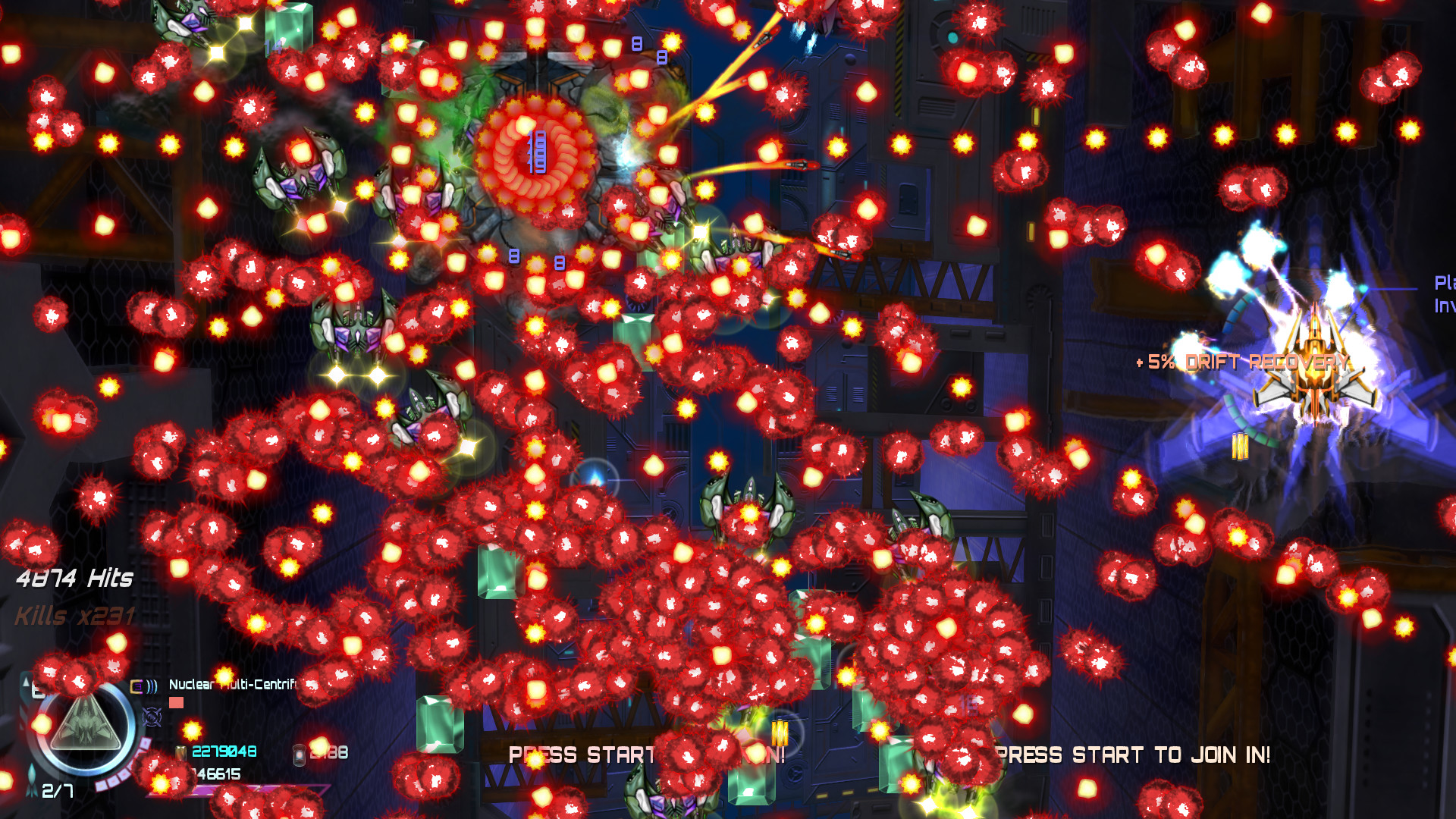The image size is (1456, 819).
Task: Click the Kills x231 label
Action: tap(74, 616)
